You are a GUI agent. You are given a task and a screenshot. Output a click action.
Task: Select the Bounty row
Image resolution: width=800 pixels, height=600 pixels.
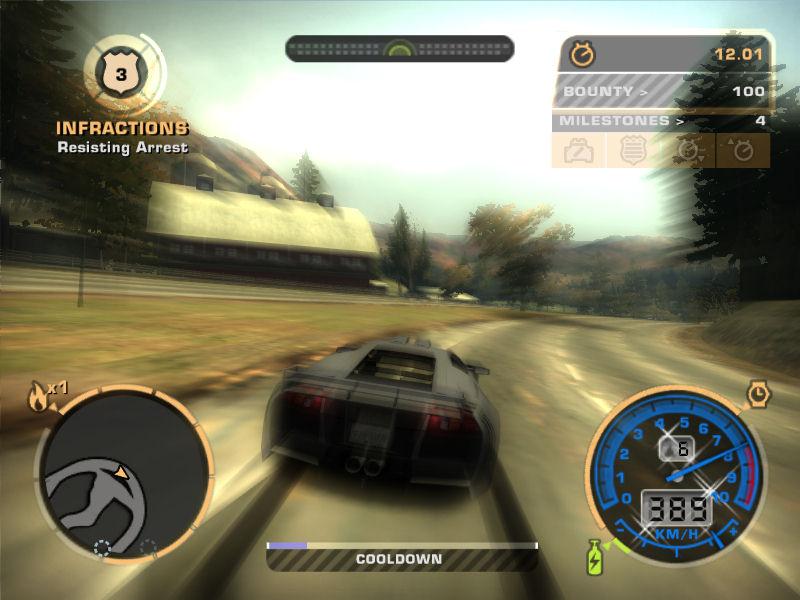[x=661, y=92]
